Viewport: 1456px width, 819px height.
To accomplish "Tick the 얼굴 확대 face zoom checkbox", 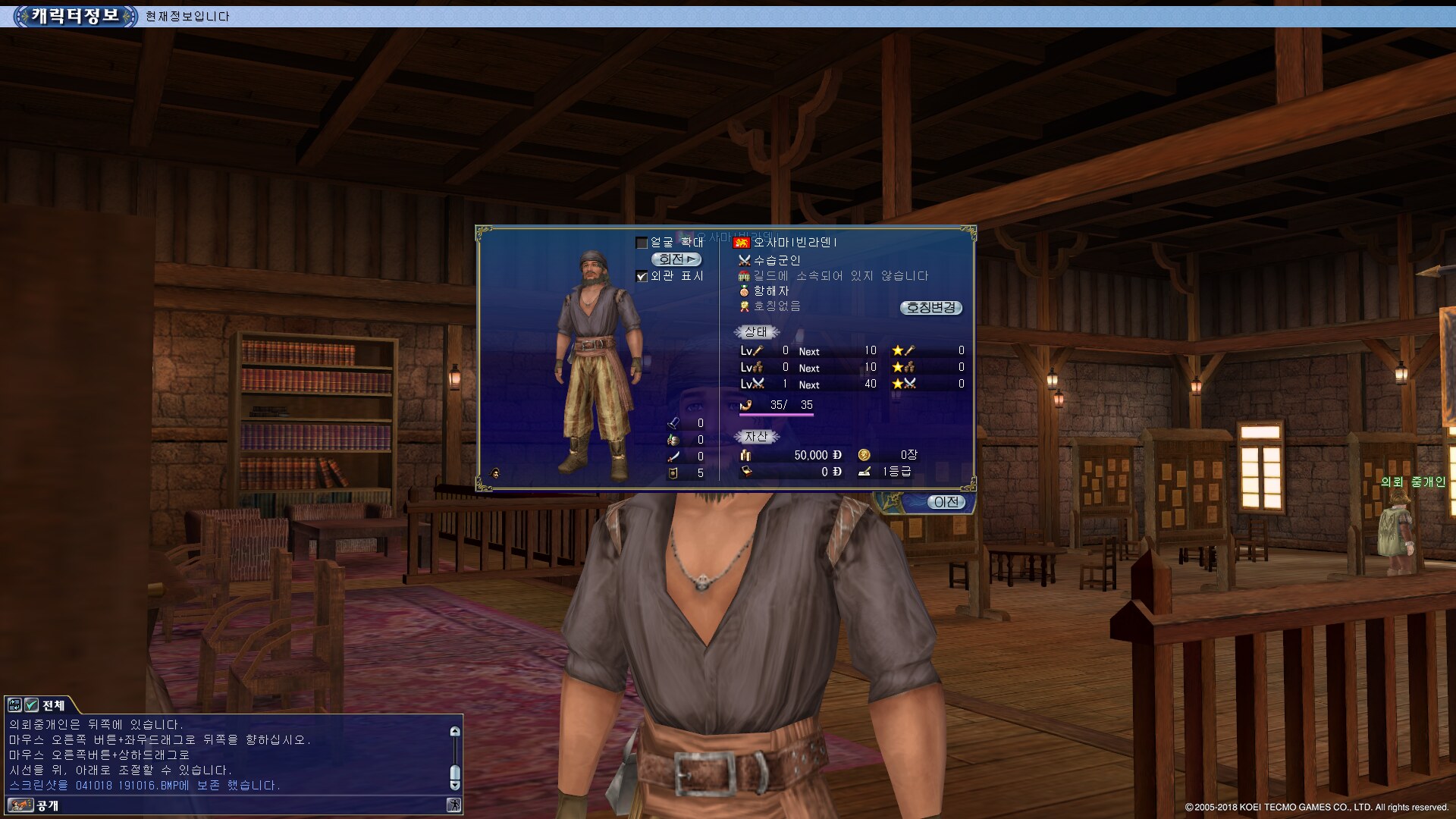I will [642, 243].
